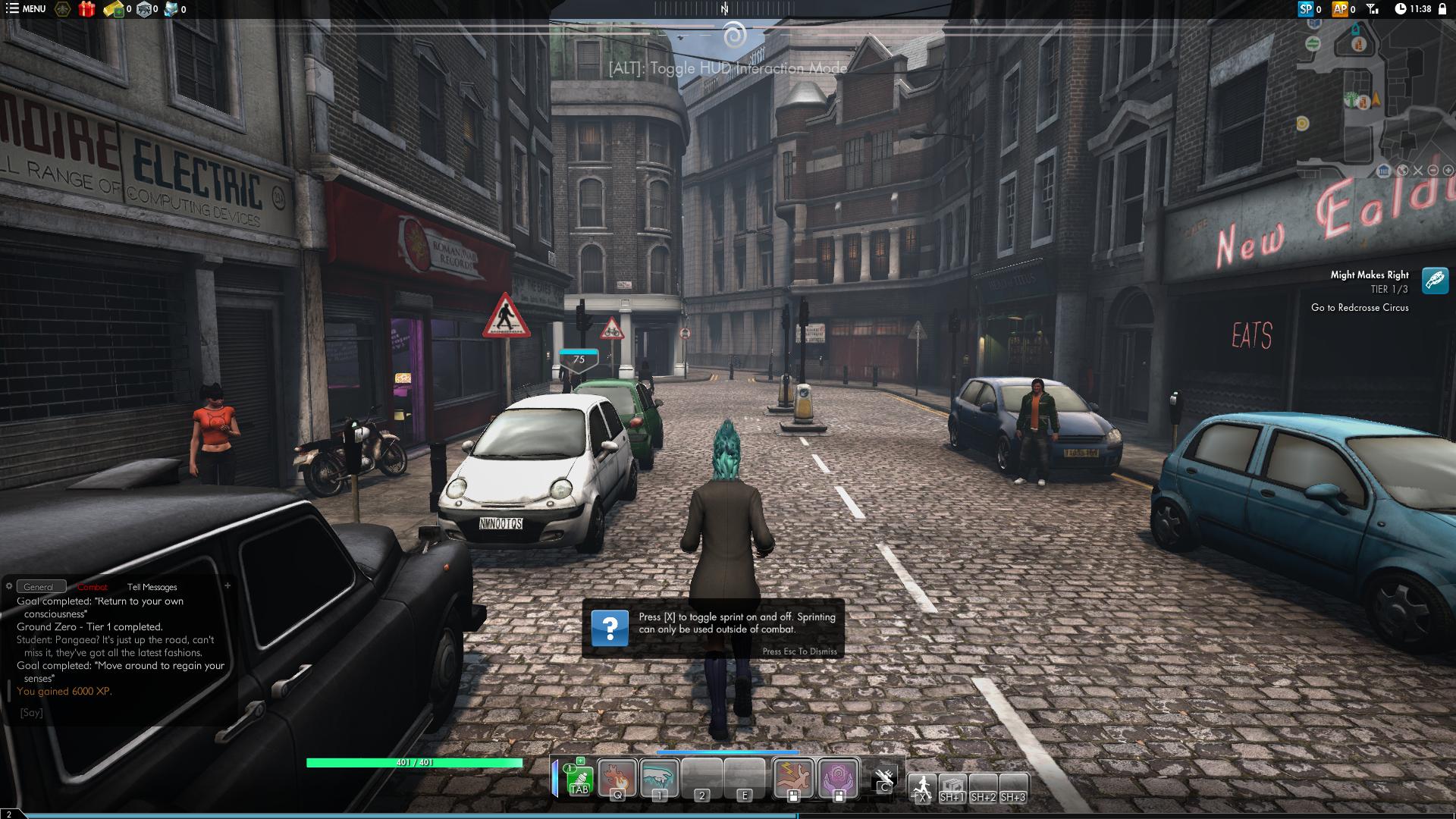This screenshot has width=1456, height=819.
Task: Activate the teal hand ability on slot 1
Action: (660, 779)
